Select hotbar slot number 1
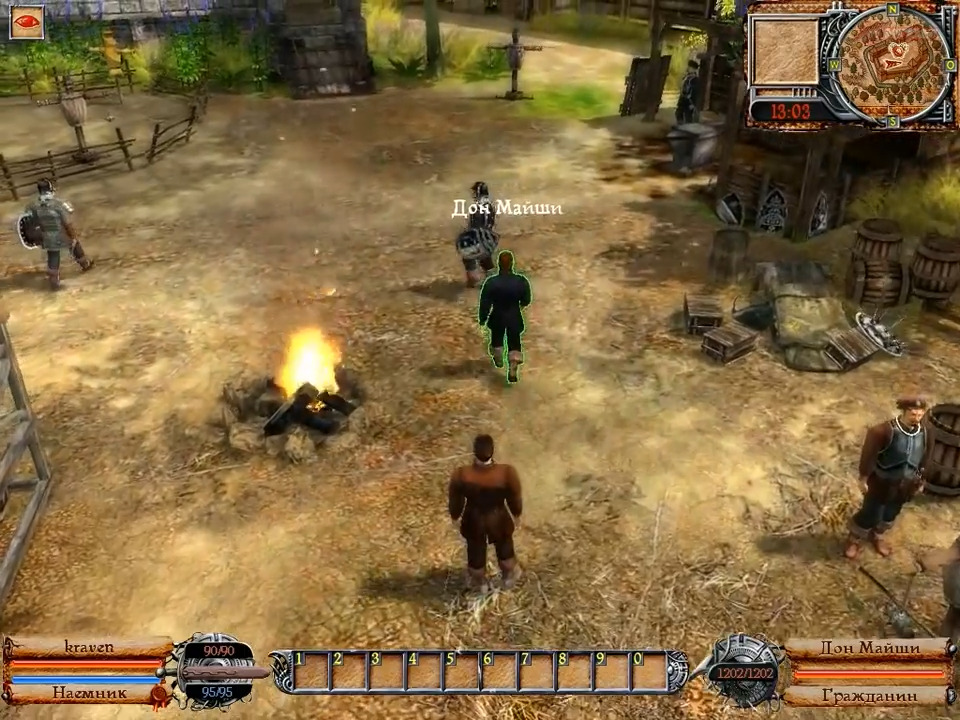960x720 pixels. tap(311, 671)
